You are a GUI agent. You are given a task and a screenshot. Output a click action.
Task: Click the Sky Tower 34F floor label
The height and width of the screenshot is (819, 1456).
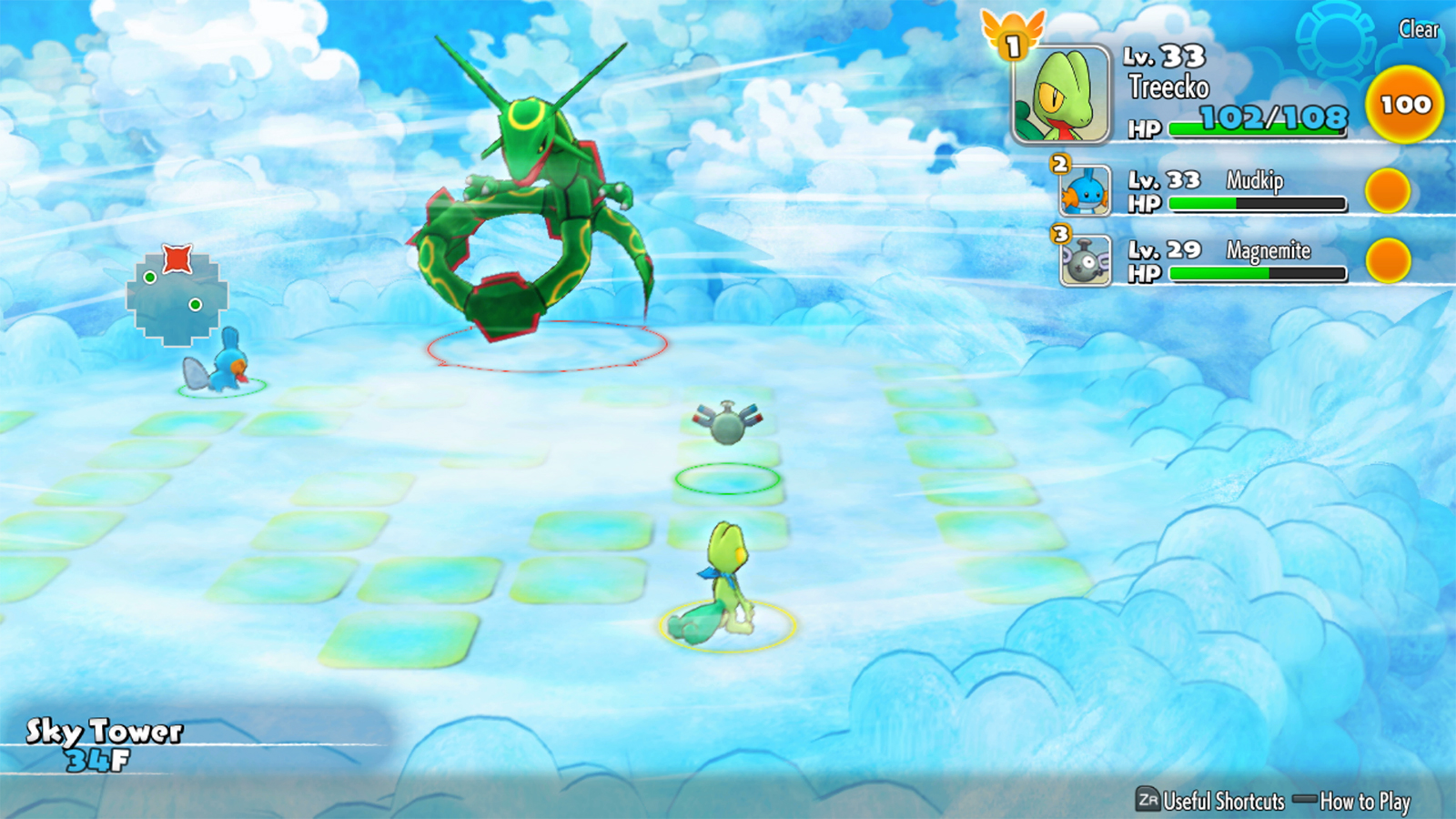tap(100, 740)
